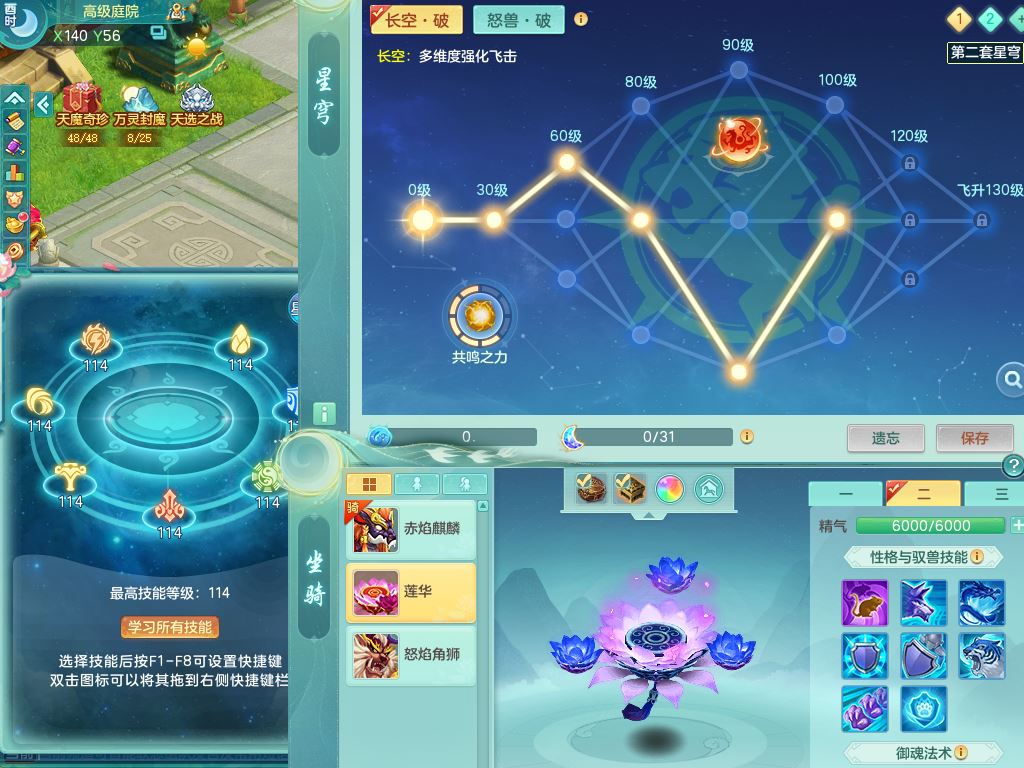Switch to star dome set 2
This screenshot has width=1024, height=768.
[x=990, y=19]
